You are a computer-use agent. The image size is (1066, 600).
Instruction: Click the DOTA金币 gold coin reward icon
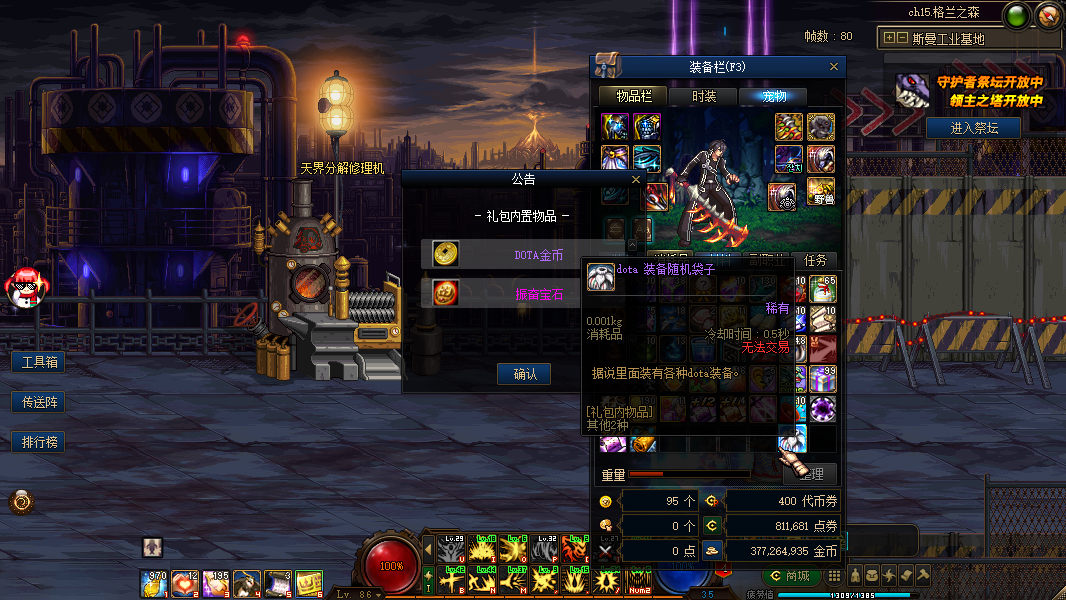pos(446,254)
